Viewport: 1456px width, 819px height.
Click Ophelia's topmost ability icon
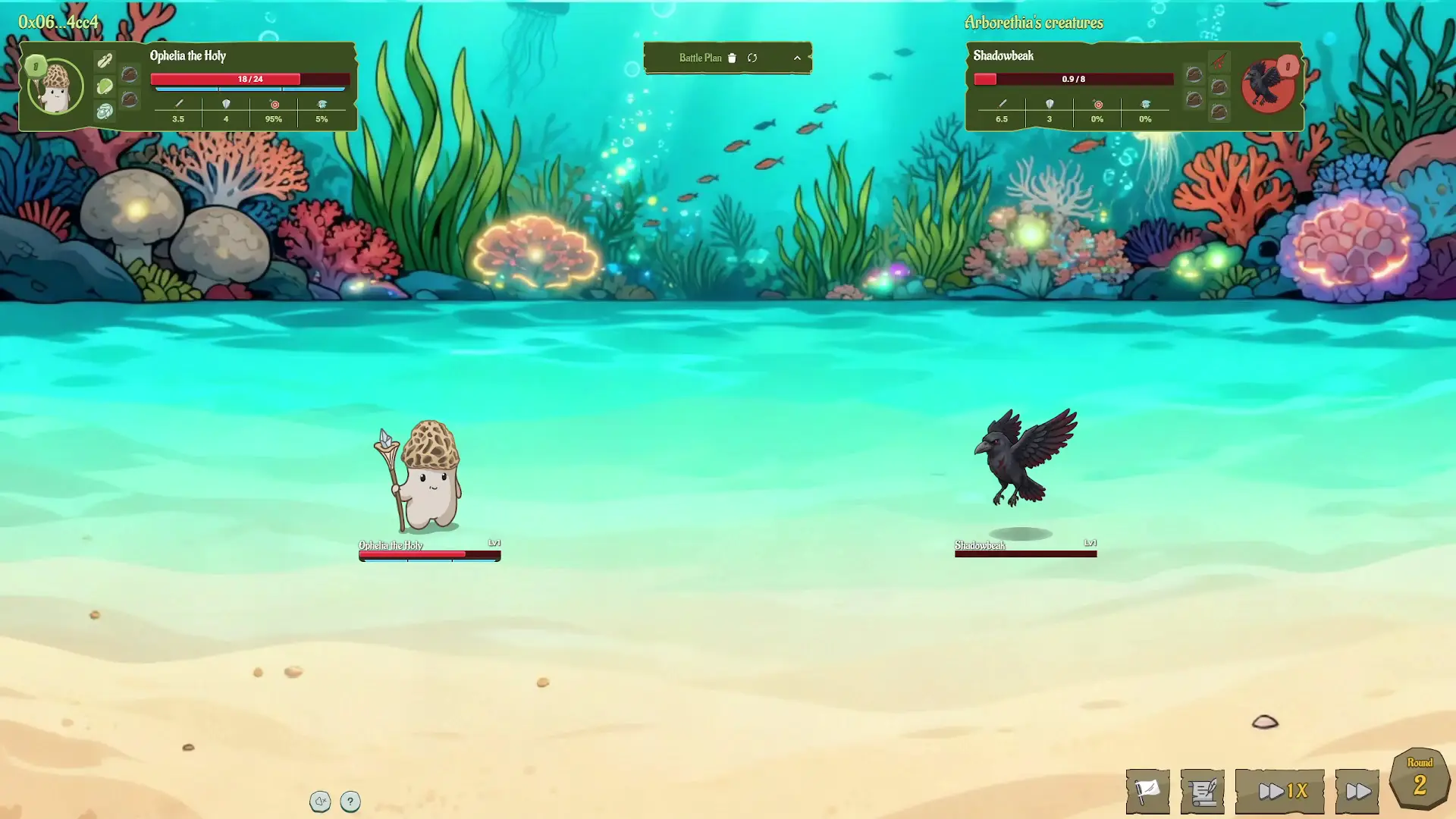105,60
